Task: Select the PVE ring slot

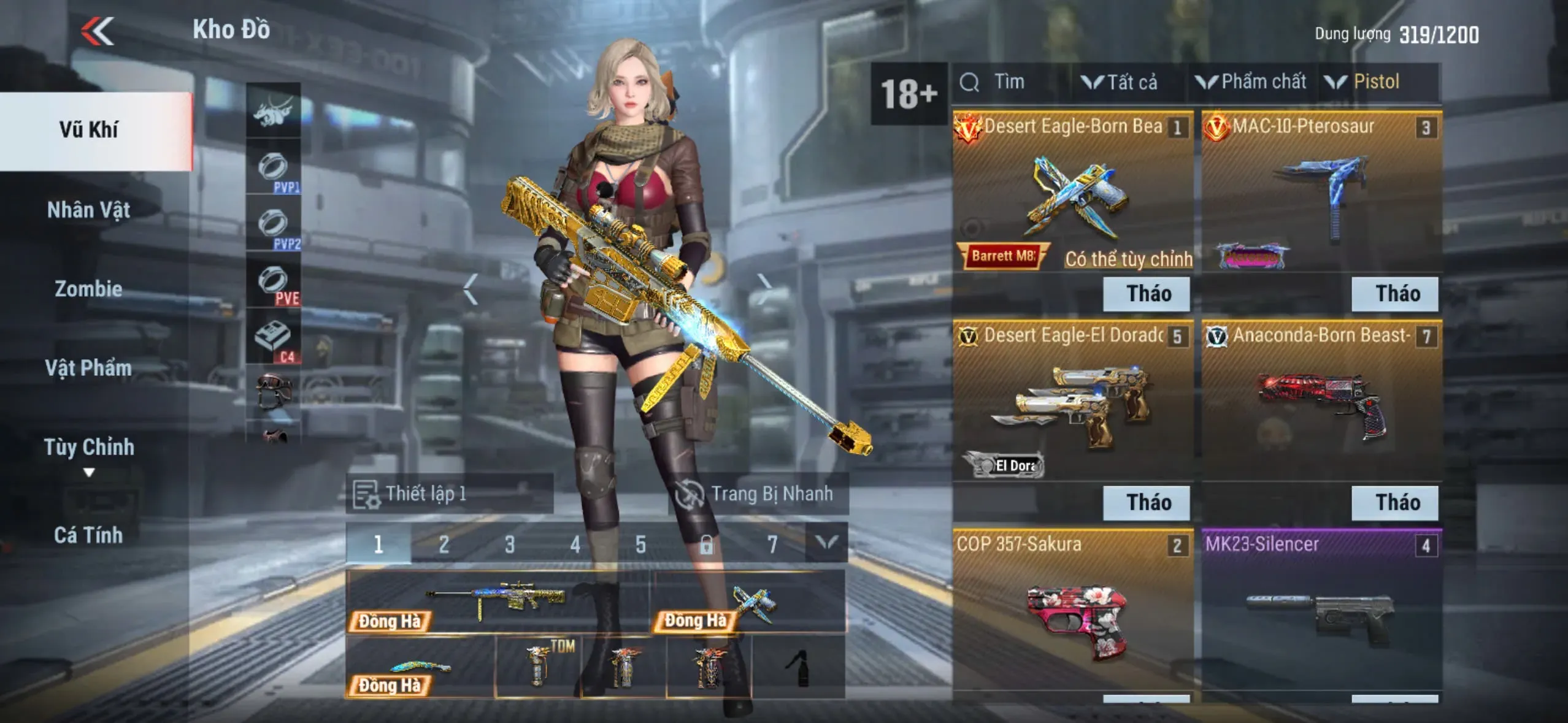Action: [x=274, y=283]
